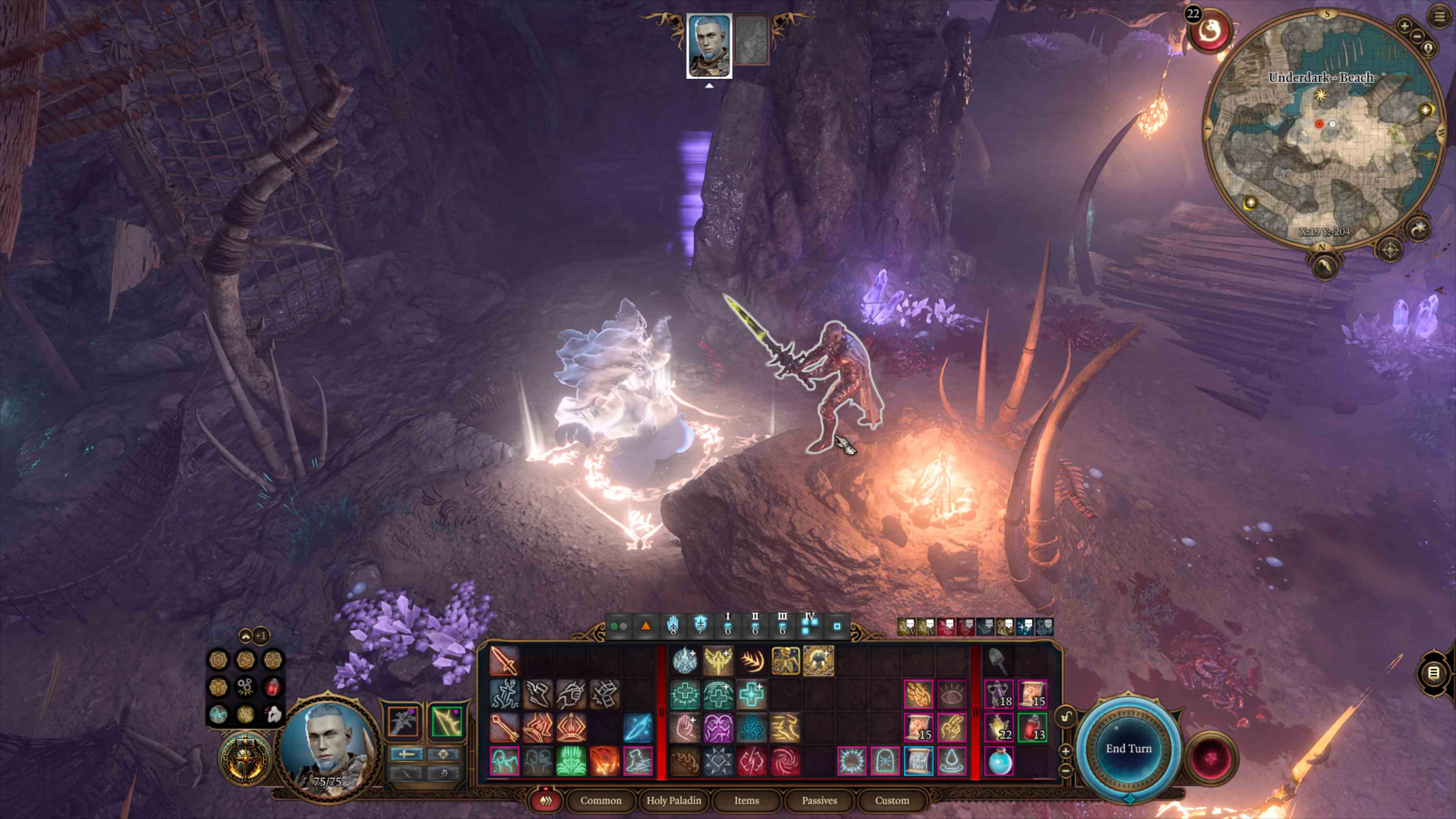Open the Holy Paladin hotbar tab
The image size is (1456, 819).
[673, 800]
